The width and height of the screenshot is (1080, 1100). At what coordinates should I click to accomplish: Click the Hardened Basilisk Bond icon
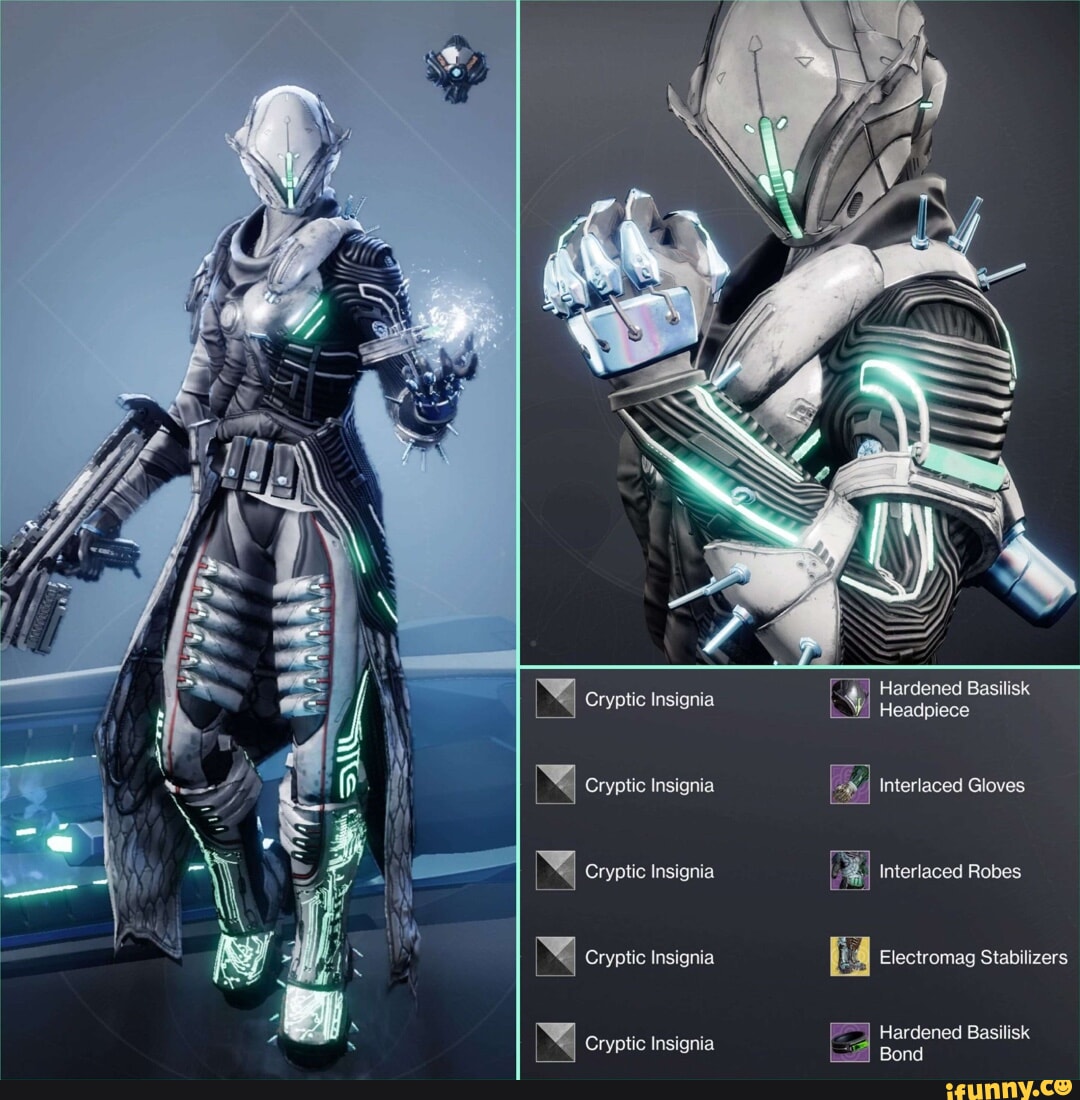tap(849, 1042)
